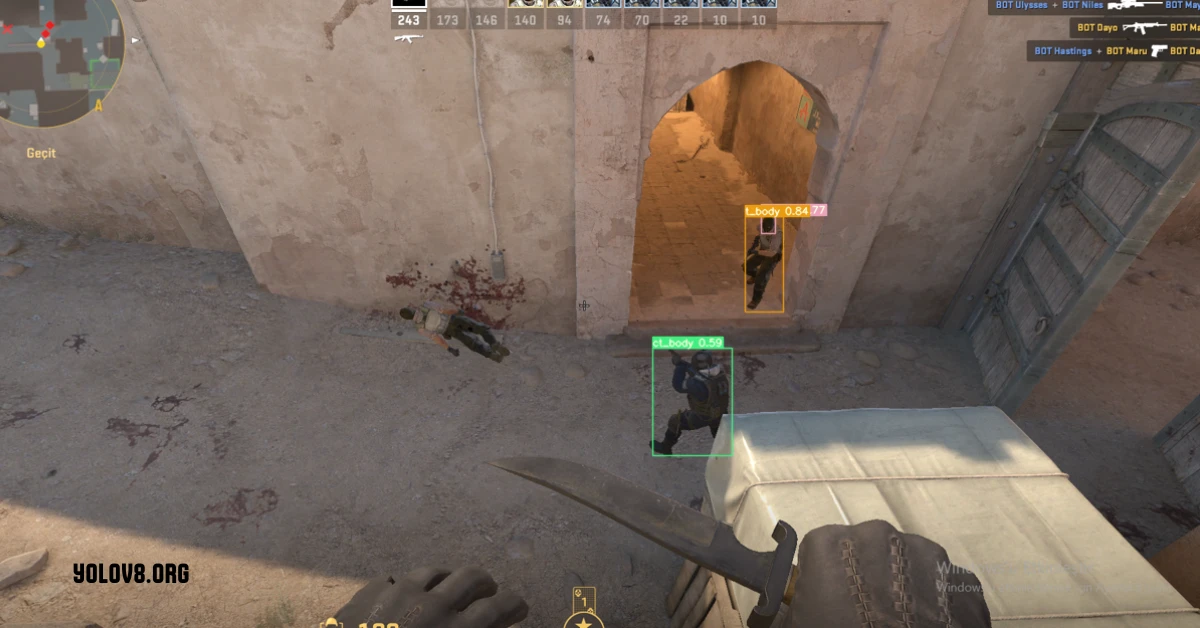Click the yellow player marker on the minimap
Viewport: 1200px width, 628px height.
[41, 43]
